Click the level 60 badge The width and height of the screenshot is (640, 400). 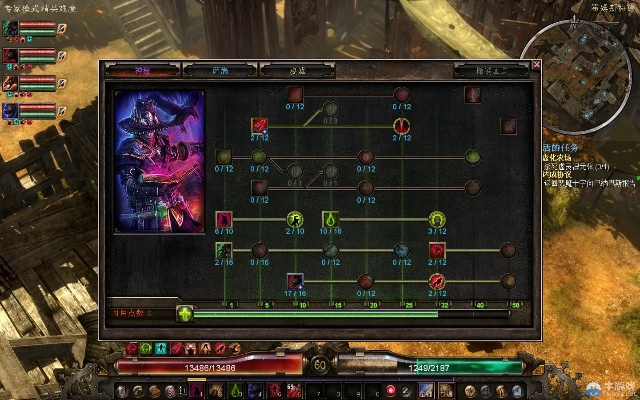pos(320,366)
